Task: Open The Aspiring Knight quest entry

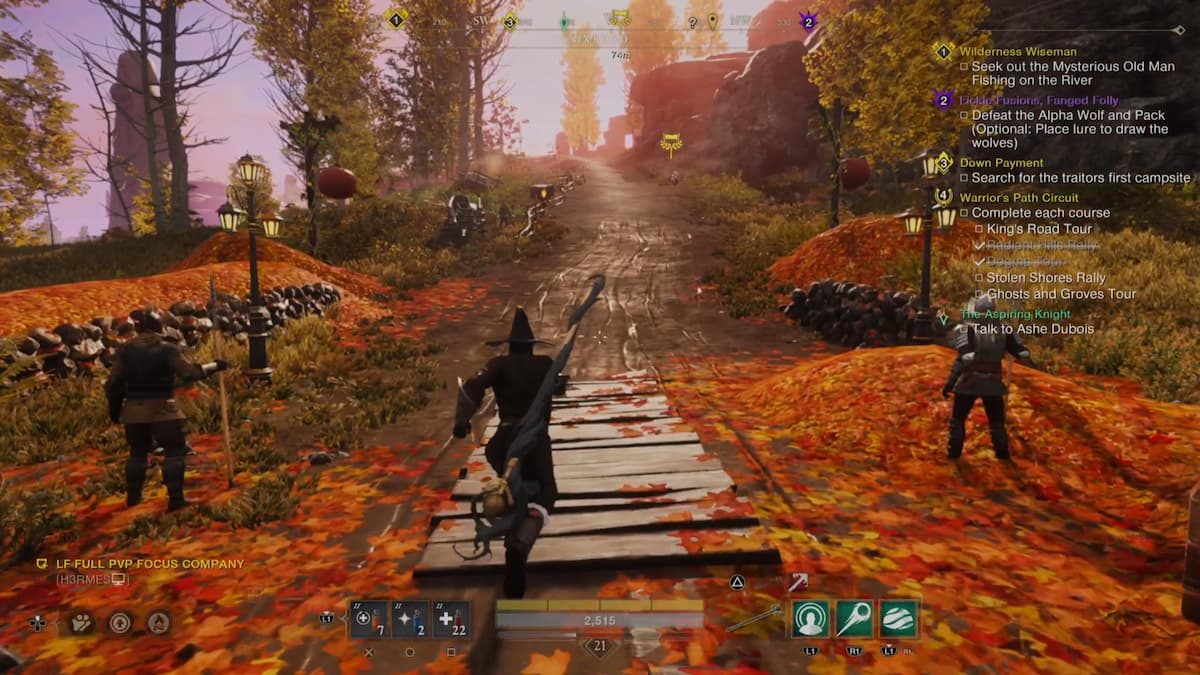Action: [1017, 313]
